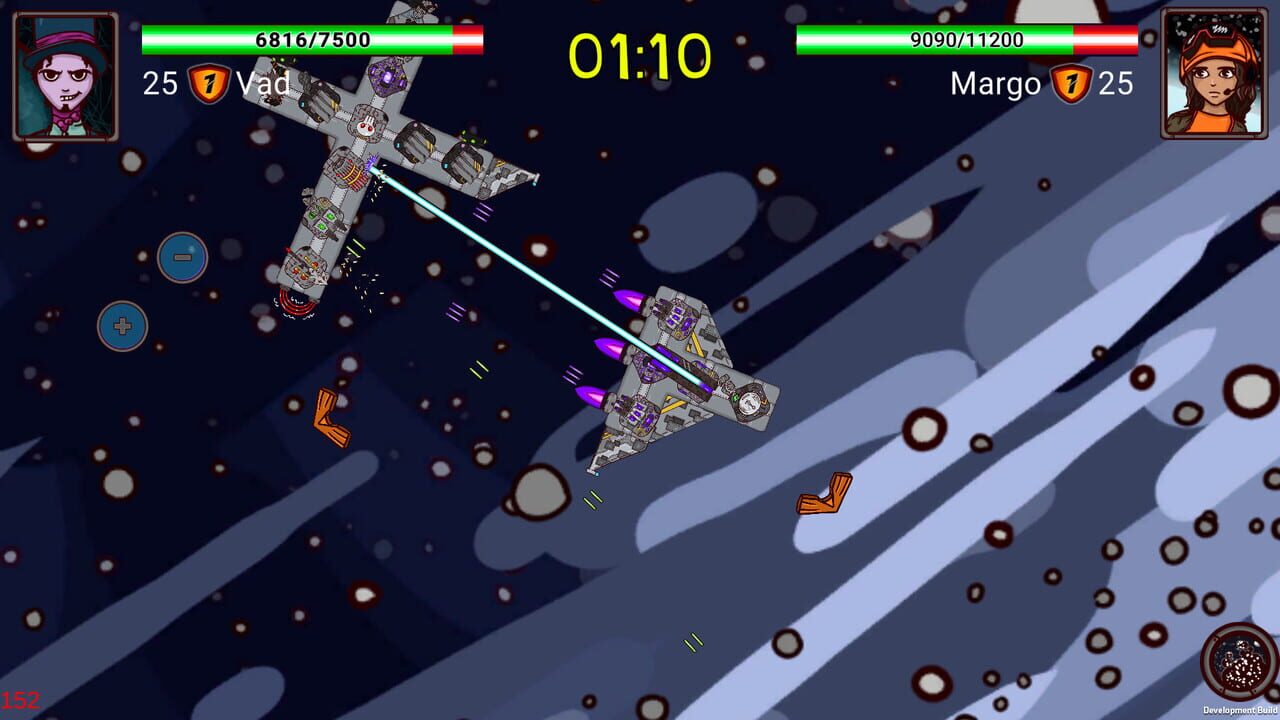Toggle zoom in with the plus button
Screen dimensions: 1280x720
click(x=120, y=323)
